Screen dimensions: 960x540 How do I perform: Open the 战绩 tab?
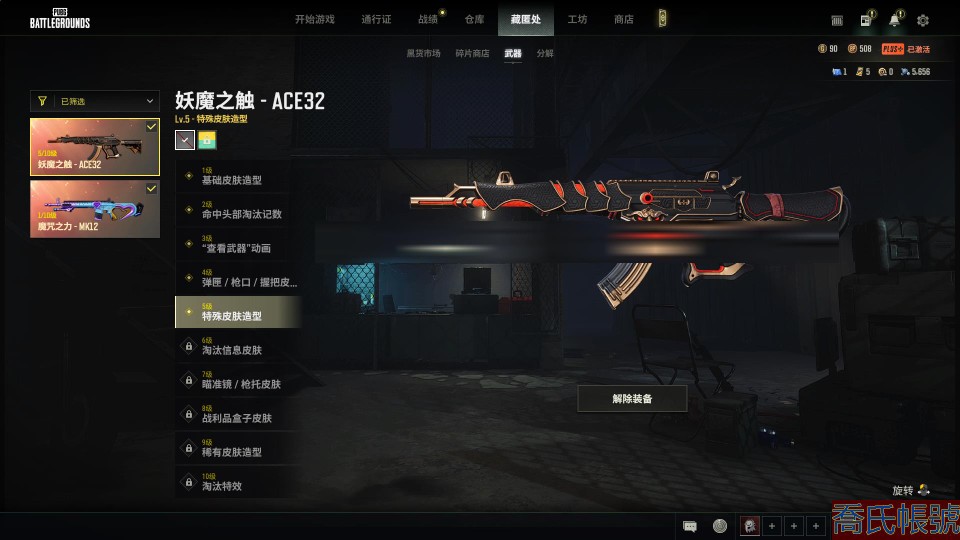pyautogui.click(x=428, y=19)
